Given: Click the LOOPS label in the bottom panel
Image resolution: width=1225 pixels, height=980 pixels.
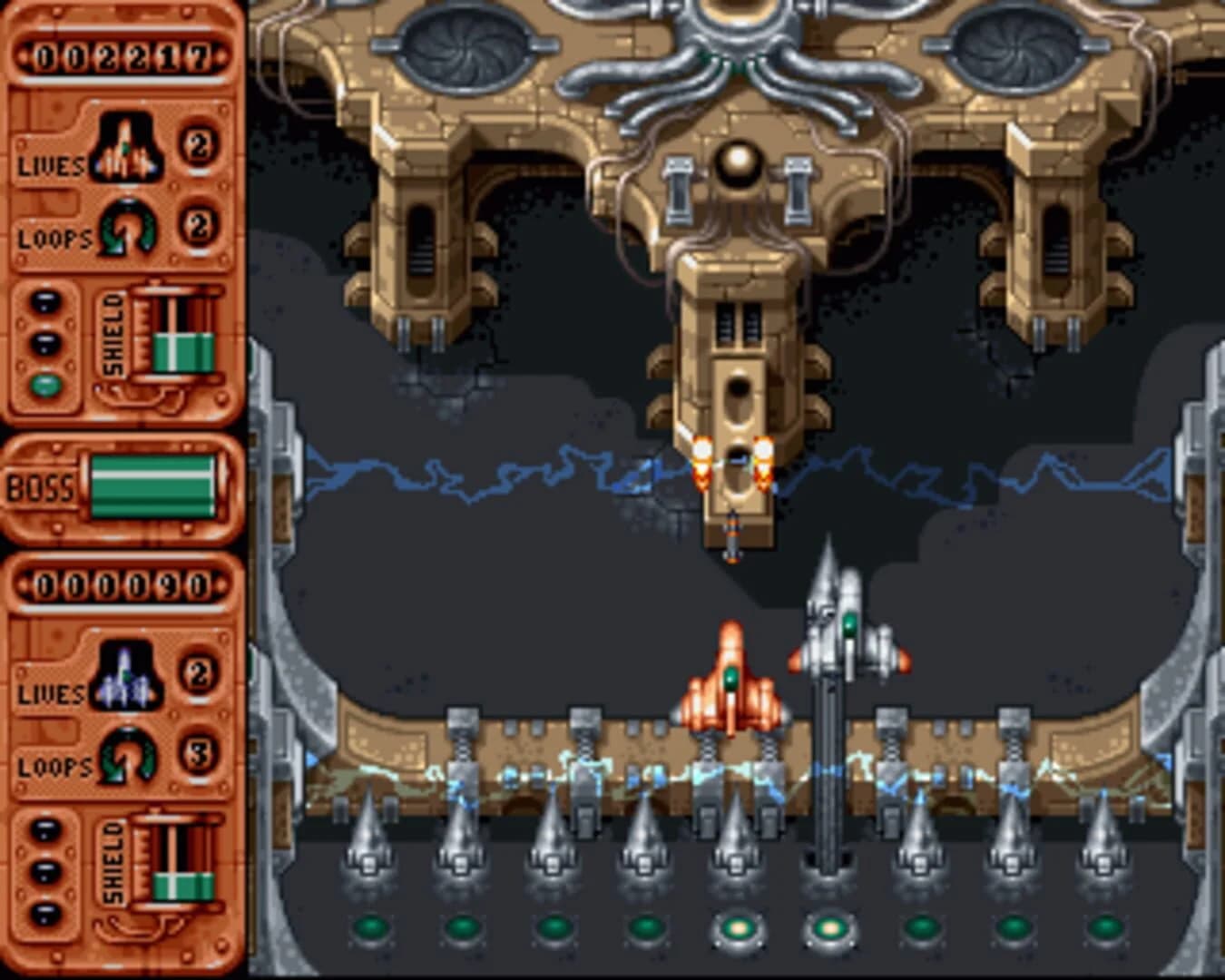Looking at the screenshot, I should (x=50, y=769).
